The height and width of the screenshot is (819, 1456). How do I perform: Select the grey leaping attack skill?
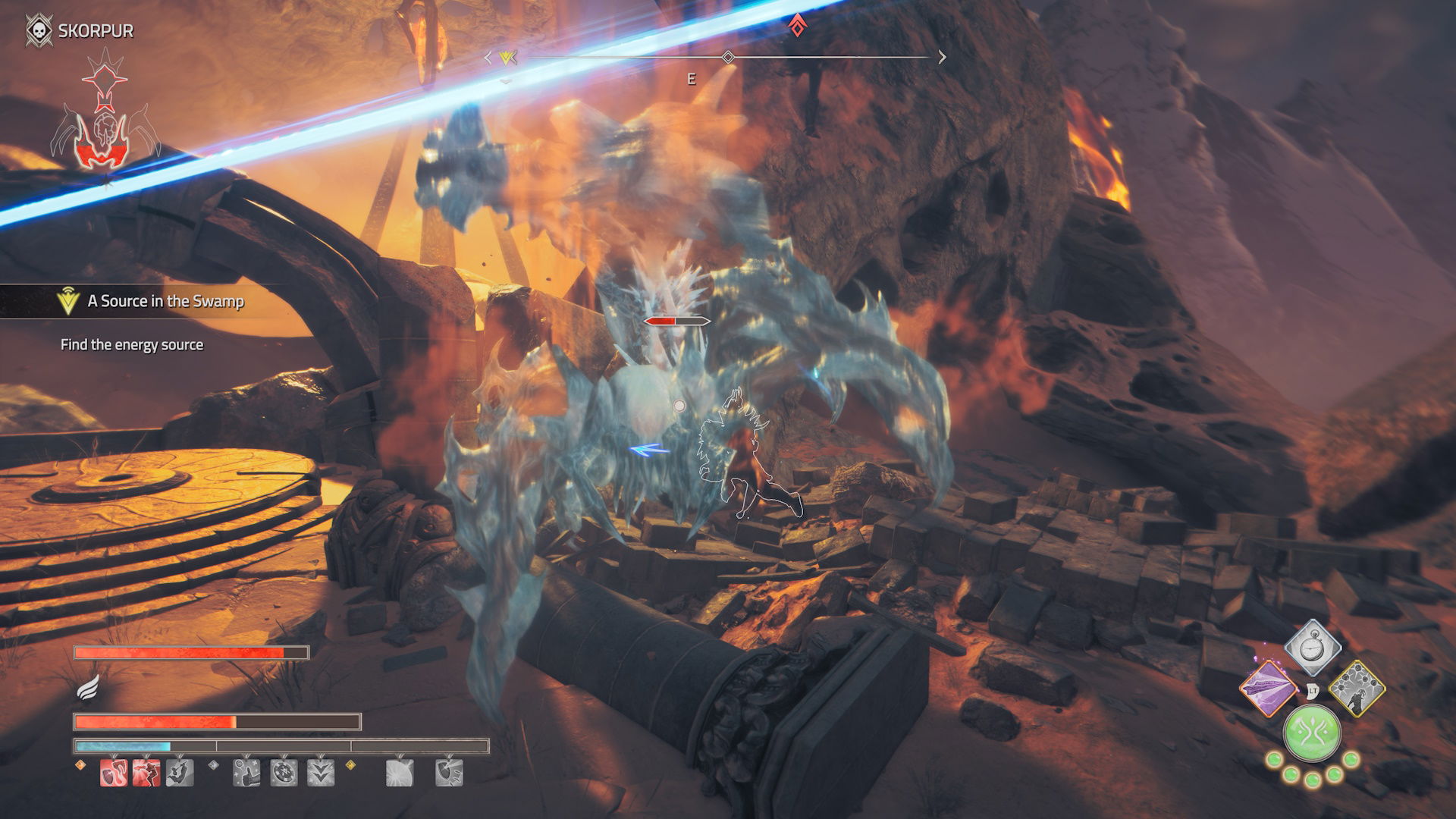click(180, 773)
